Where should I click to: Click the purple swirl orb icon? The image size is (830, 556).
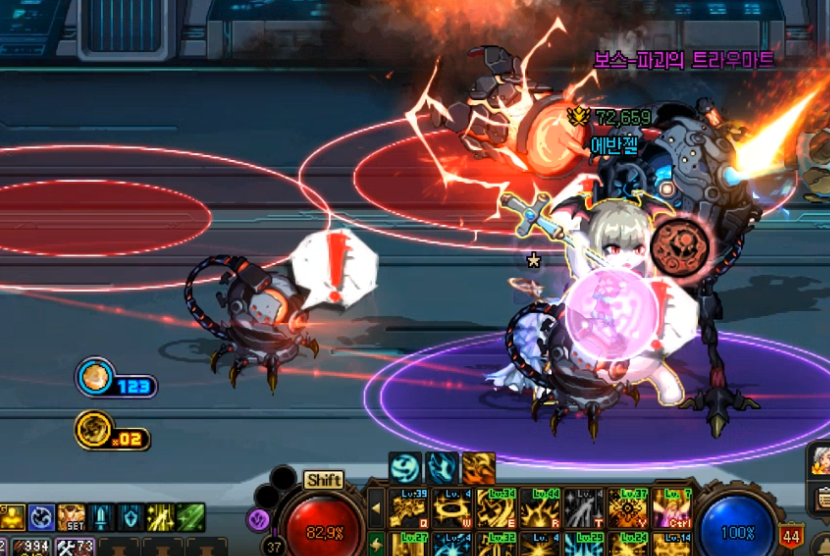[x=256, y=519]
